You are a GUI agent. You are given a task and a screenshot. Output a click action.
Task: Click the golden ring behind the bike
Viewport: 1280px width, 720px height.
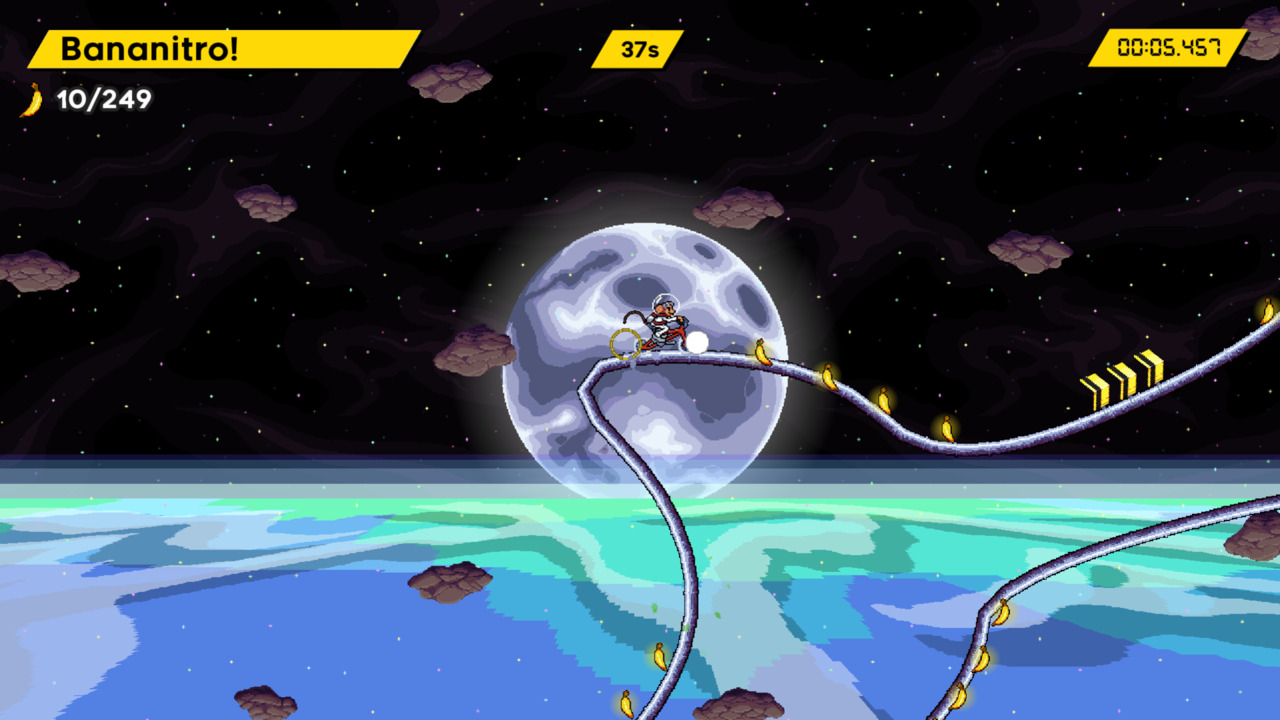pyautogui.click(x=627, y=346)
